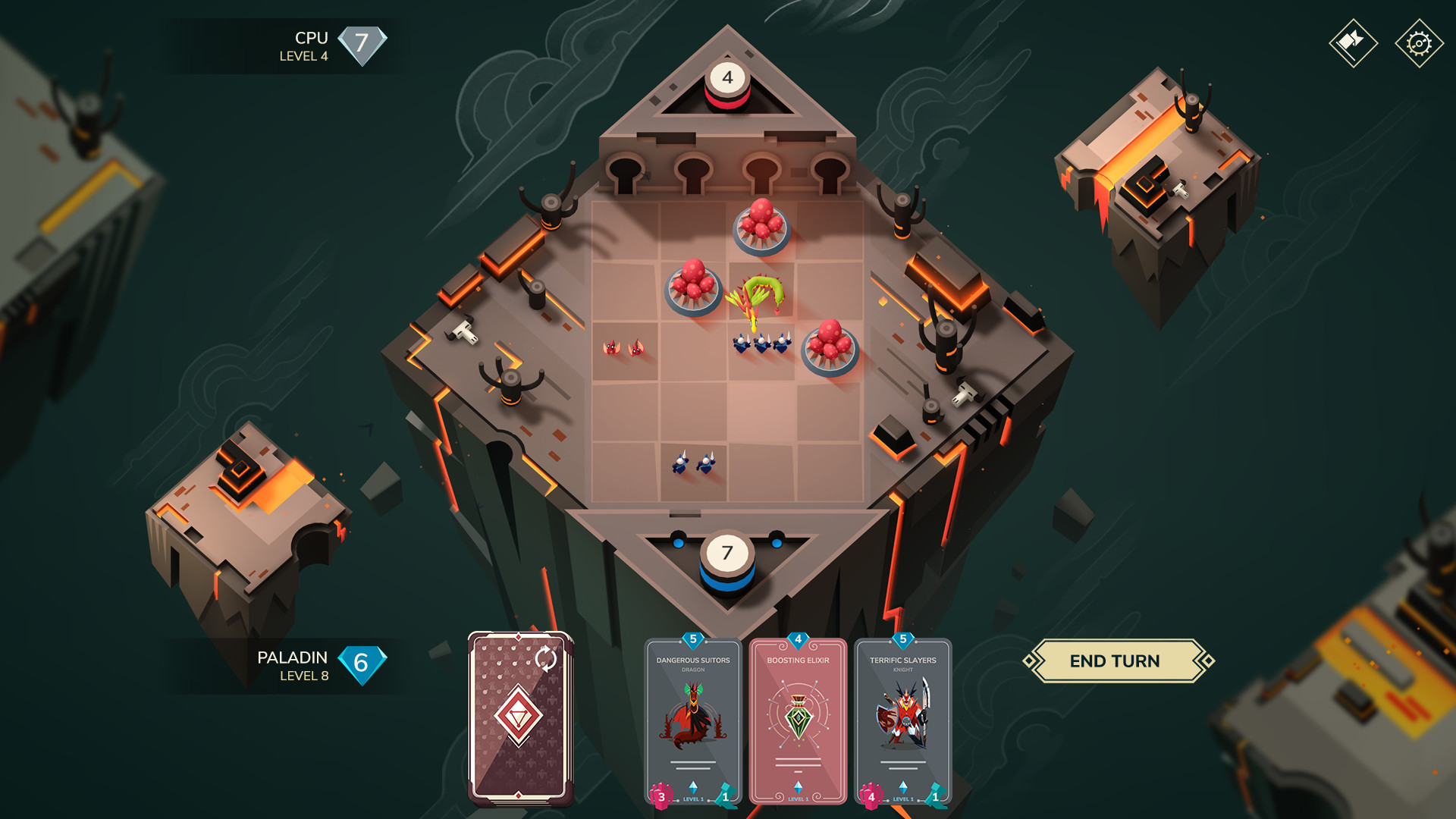Viewport: 1456px width, 819px height.
Task: Select the green dragon unit on the board
Action: point(758,296)
